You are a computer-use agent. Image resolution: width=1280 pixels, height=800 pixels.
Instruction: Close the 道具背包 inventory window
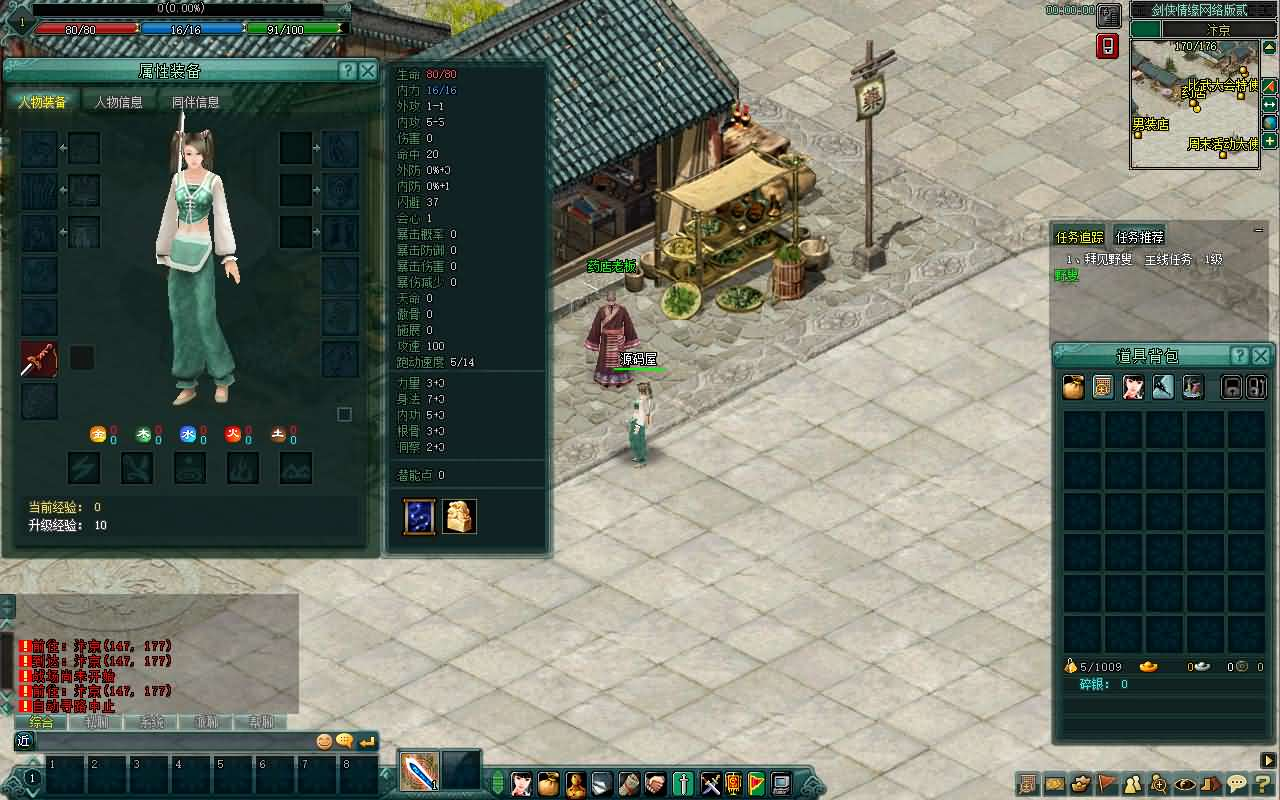tap(1261, 356)
